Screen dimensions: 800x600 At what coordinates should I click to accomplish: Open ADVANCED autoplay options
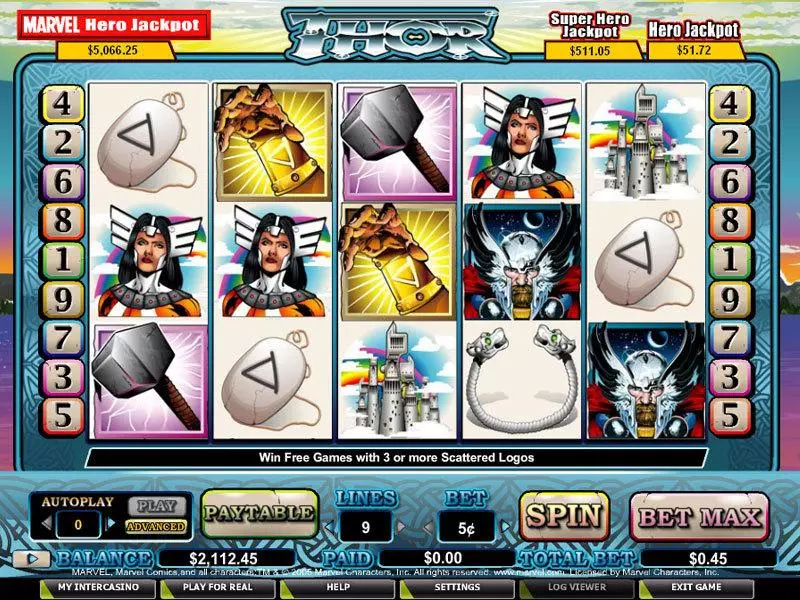[156, 526]
